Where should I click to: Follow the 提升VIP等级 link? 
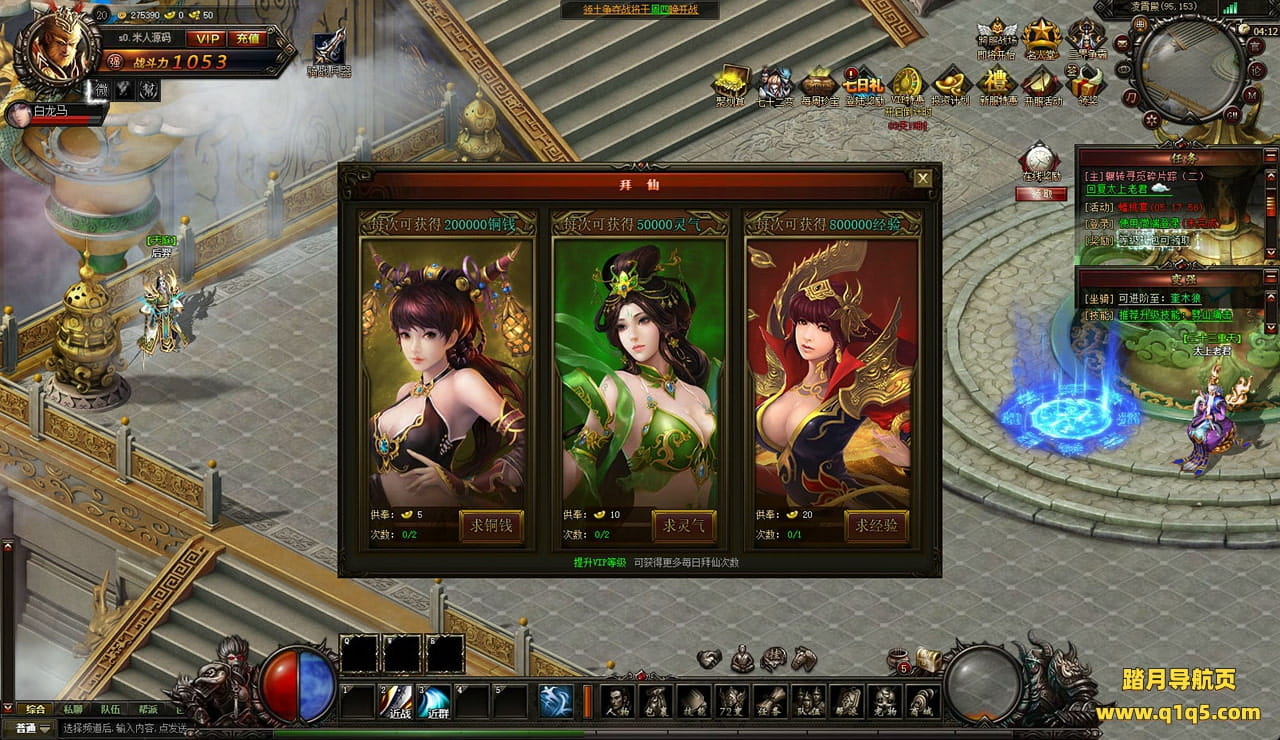(599, 563)
